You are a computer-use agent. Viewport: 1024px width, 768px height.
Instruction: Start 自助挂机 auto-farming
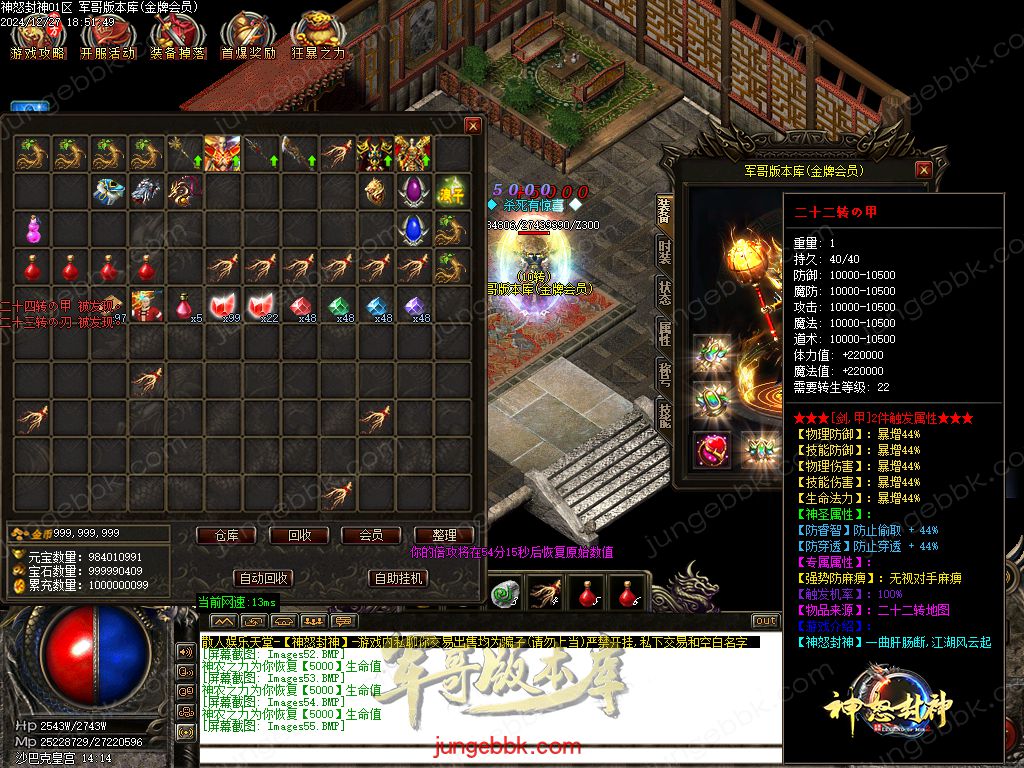(399, 578)
